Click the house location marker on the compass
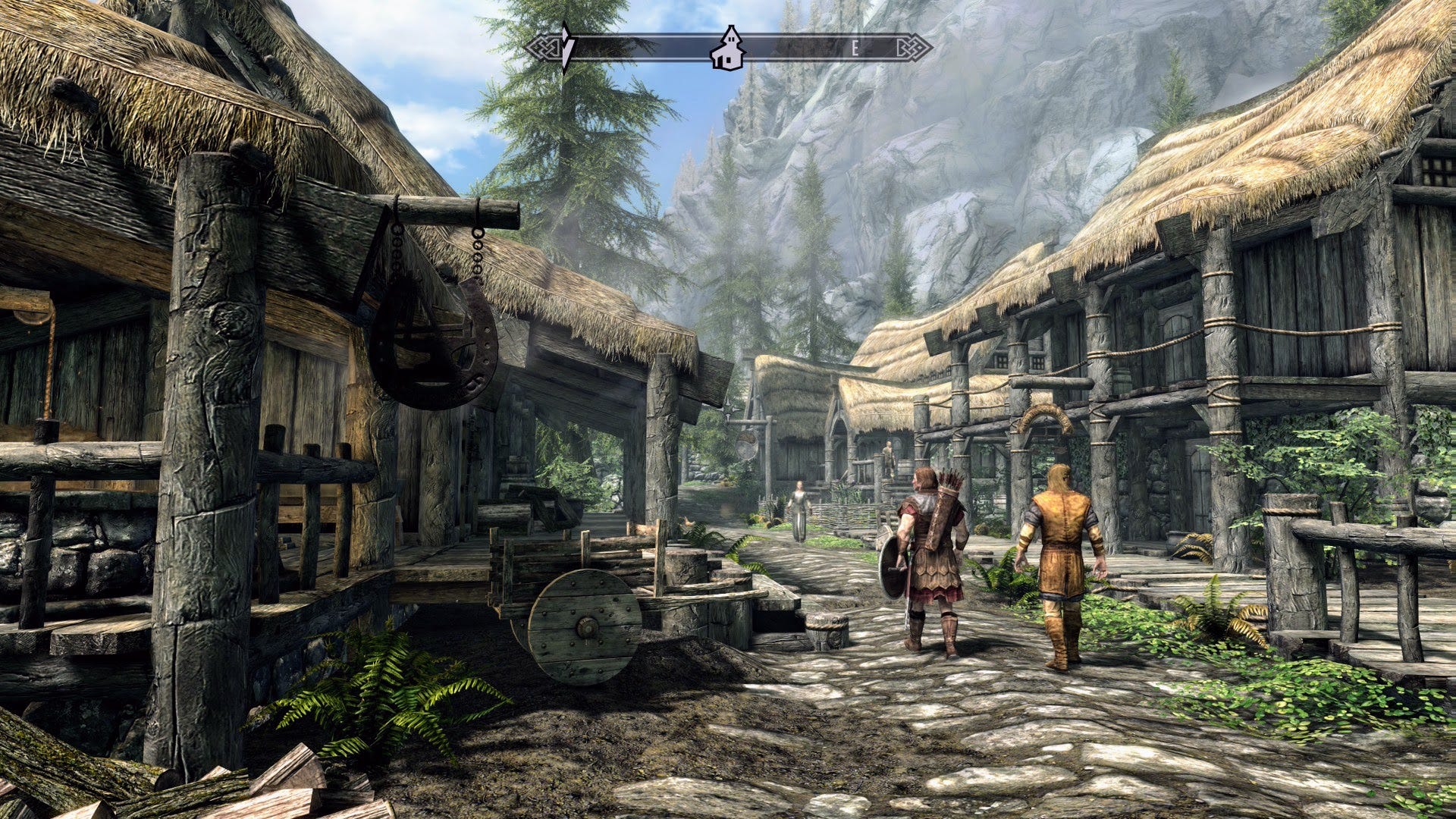This screenshot has height=819, width=1456. [x=728, y=49]
